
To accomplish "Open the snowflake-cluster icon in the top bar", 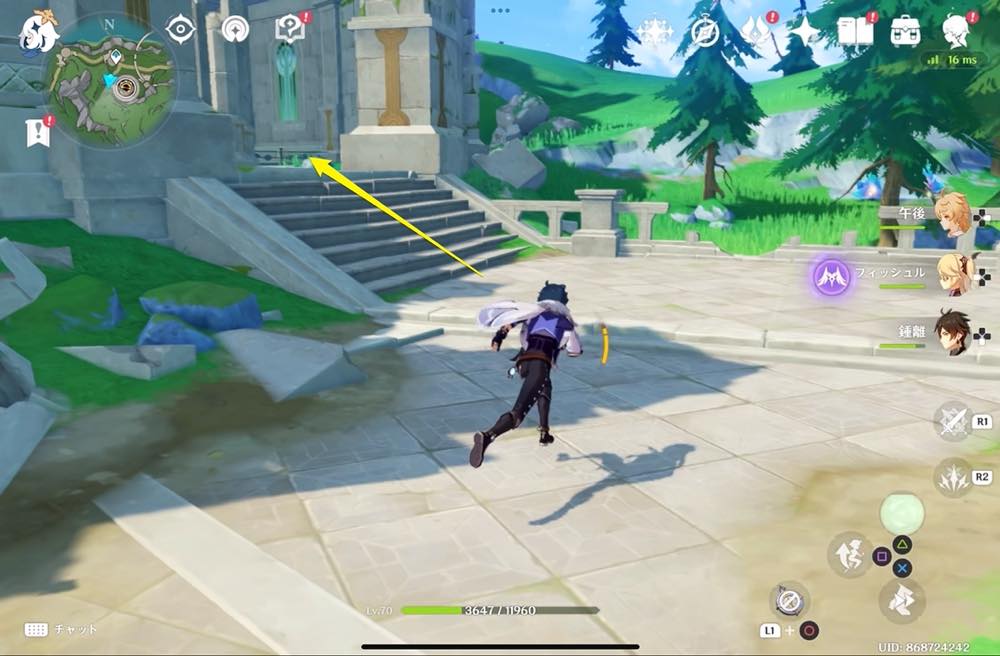I will 654,33.
